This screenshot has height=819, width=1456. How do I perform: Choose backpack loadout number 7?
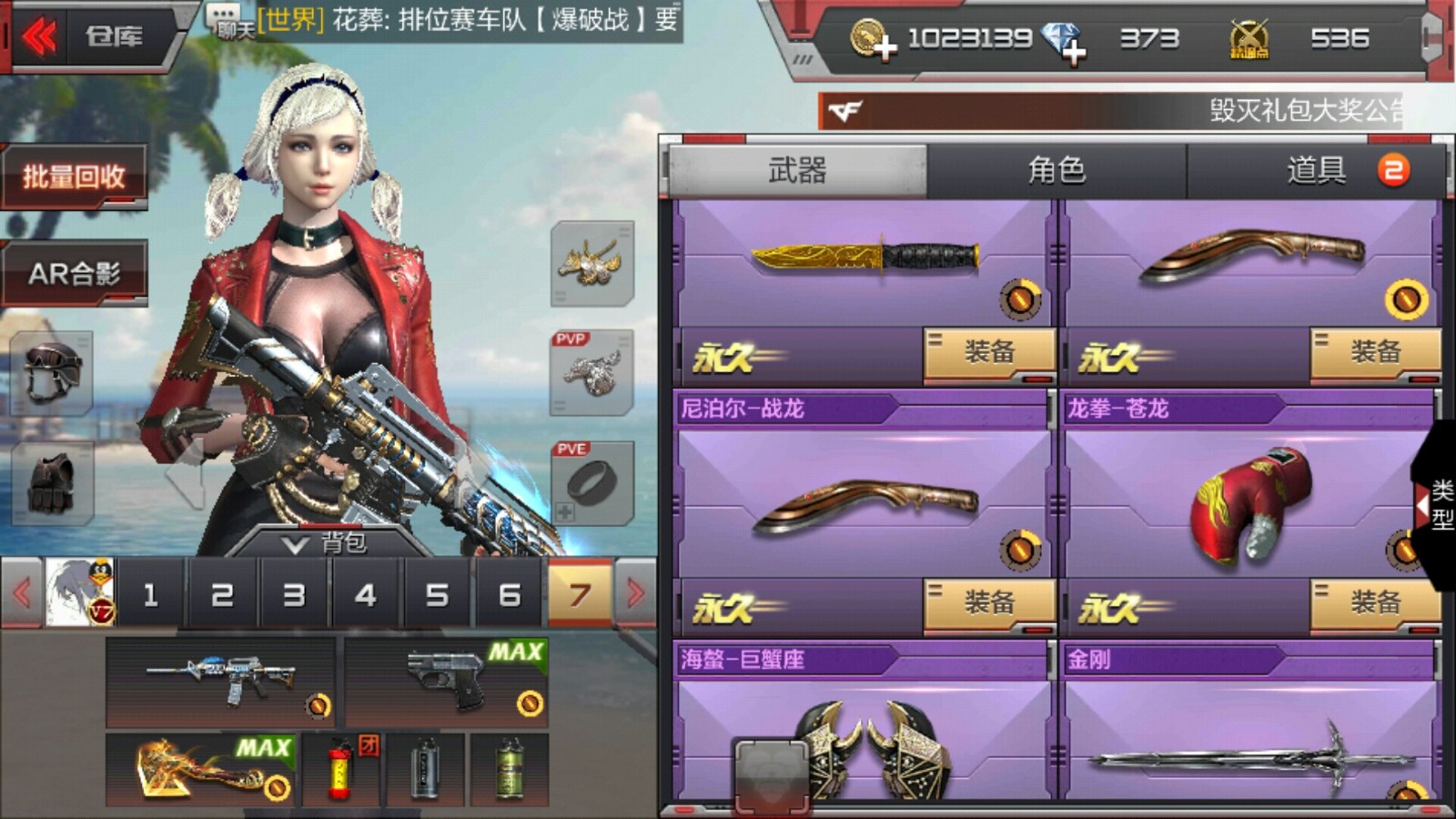coord(580,595)
